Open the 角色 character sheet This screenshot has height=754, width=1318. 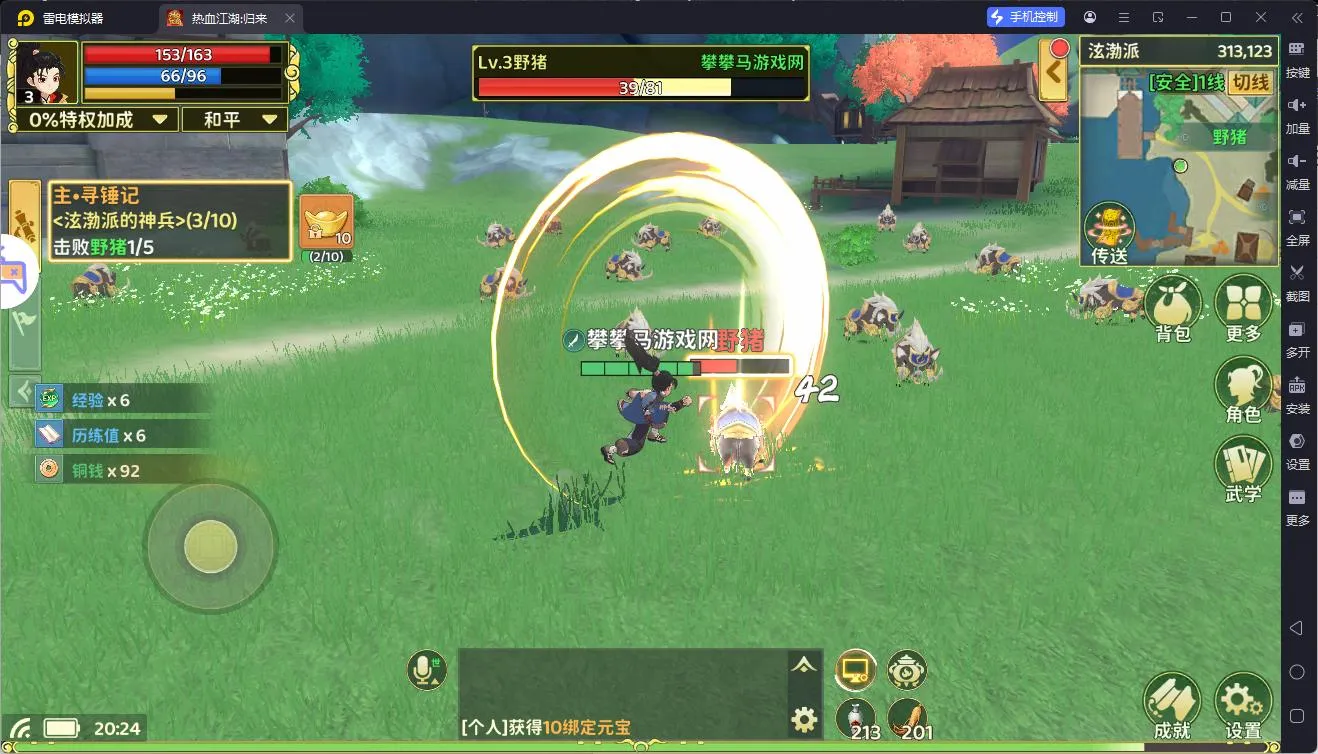[1243, 388]
